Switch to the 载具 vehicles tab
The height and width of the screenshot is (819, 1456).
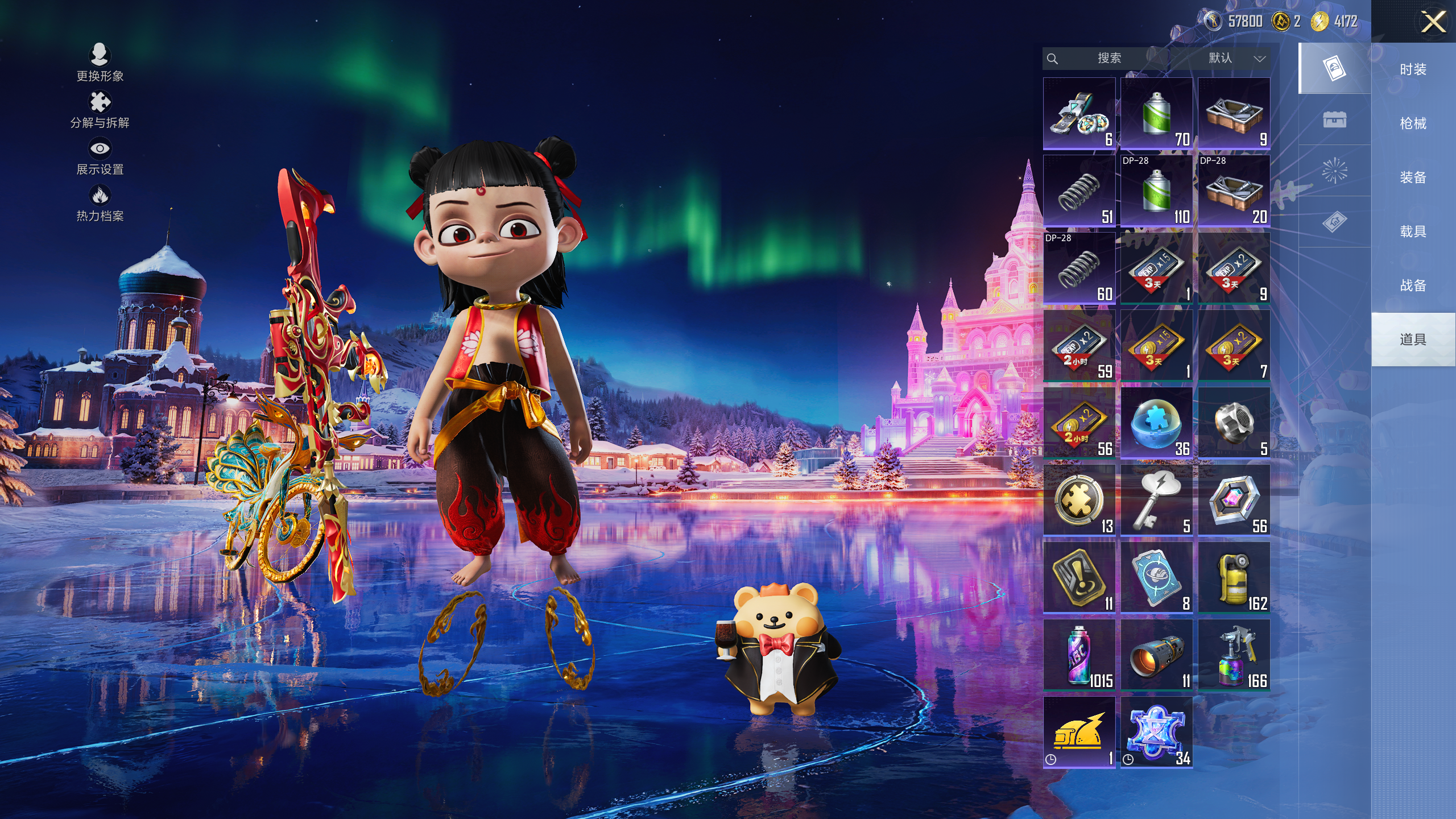(1413, 231)
